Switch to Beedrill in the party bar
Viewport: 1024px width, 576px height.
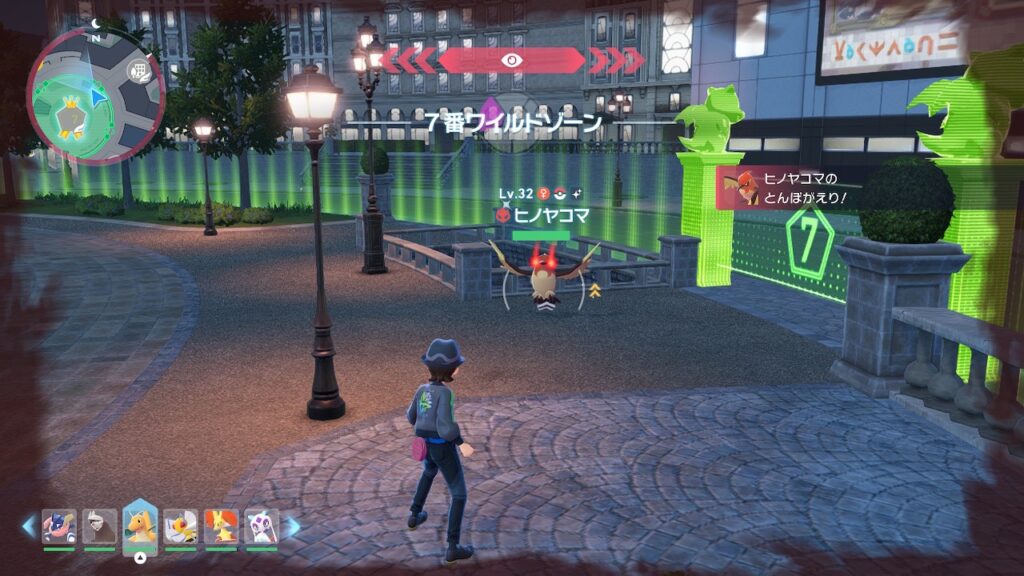(x=180, y=526)
